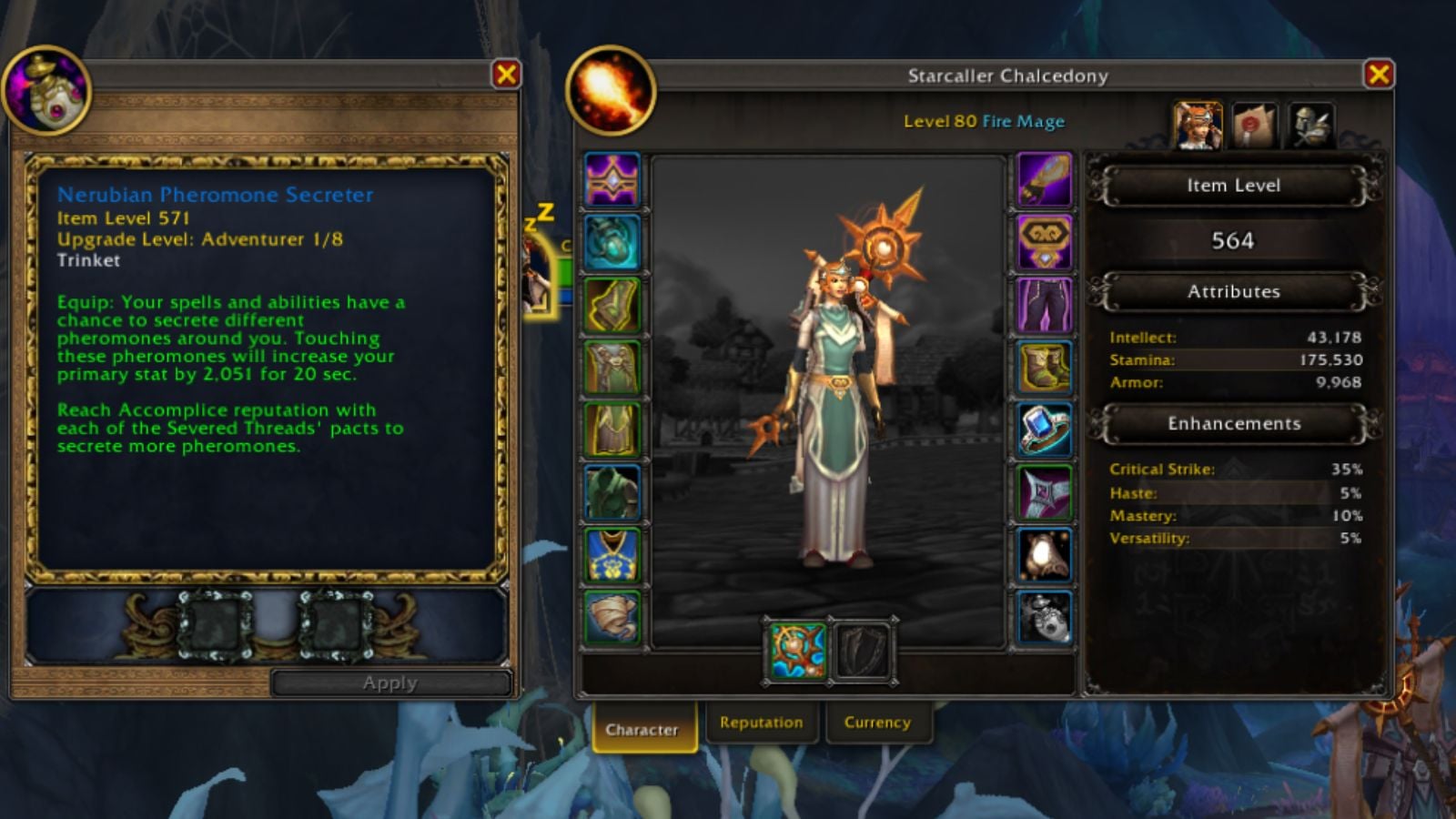Open the equipped gloves slot
This screenshot has height=819, width=1456.
[x=1045, y=179]
